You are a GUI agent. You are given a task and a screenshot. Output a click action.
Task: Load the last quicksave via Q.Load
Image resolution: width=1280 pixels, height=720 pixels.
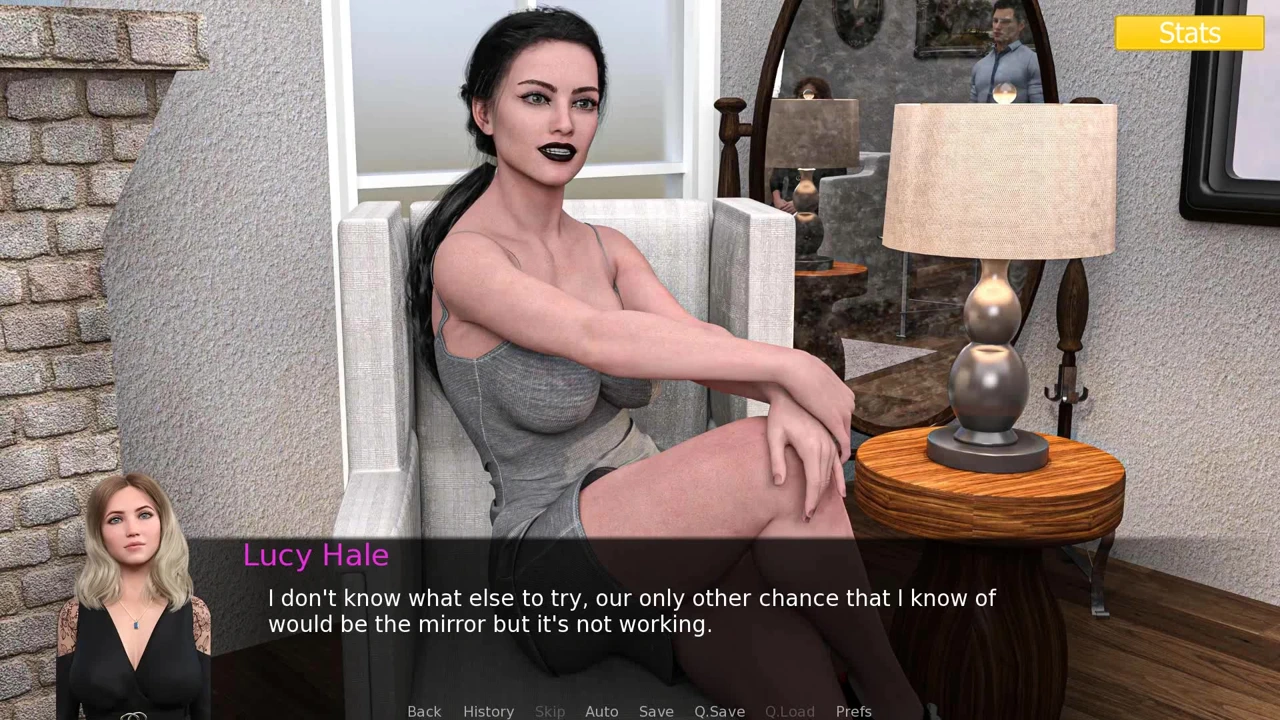coord(789,711)
